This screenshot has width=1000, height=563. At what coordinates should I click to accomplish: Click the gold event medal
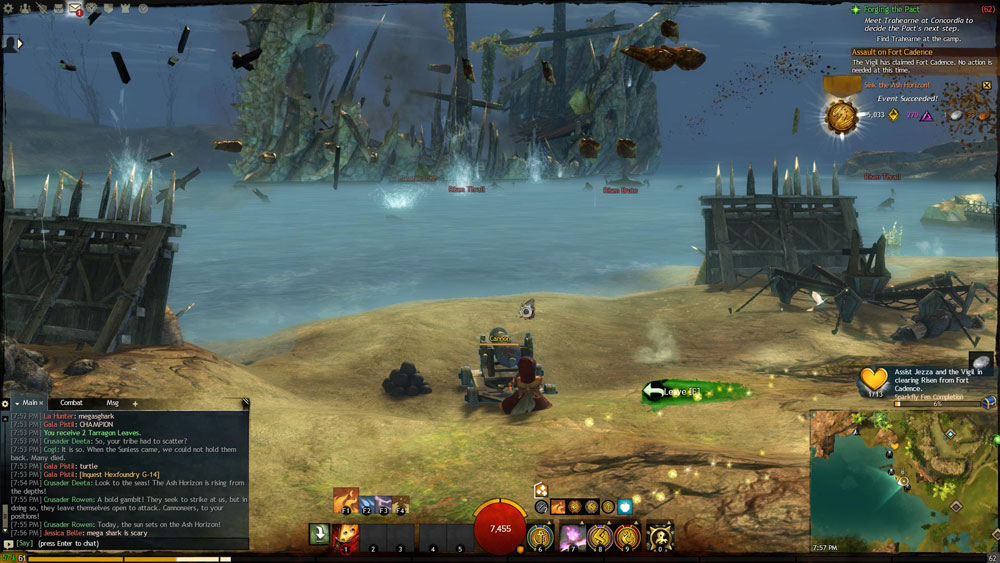click(x=838, y=116)
